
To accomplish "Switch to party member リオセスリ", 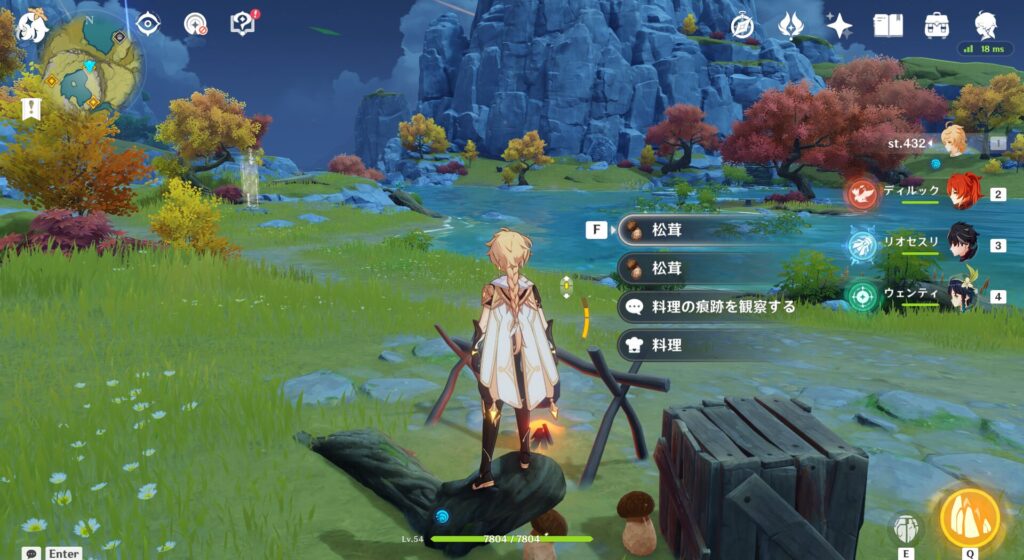I will pos(963,244).
